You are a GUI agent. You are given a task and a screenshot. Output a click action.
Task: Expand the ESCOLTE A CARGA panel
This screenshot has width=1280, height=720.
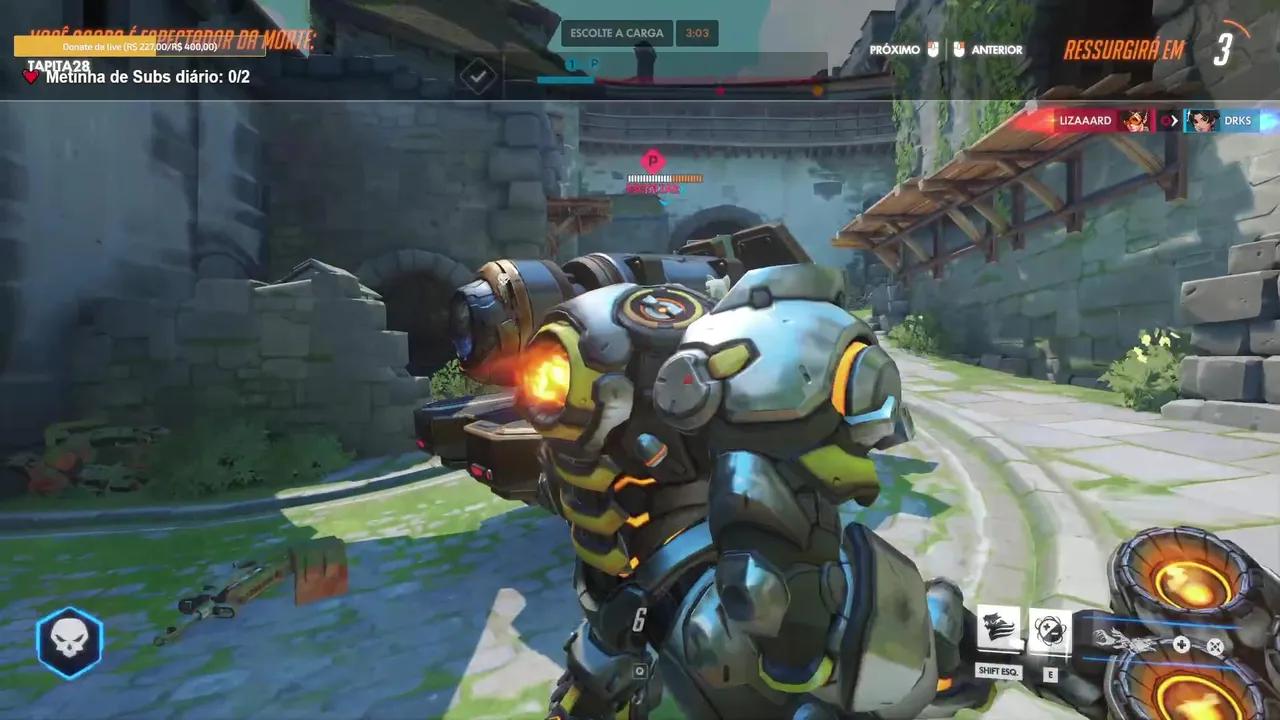[617, 32]
